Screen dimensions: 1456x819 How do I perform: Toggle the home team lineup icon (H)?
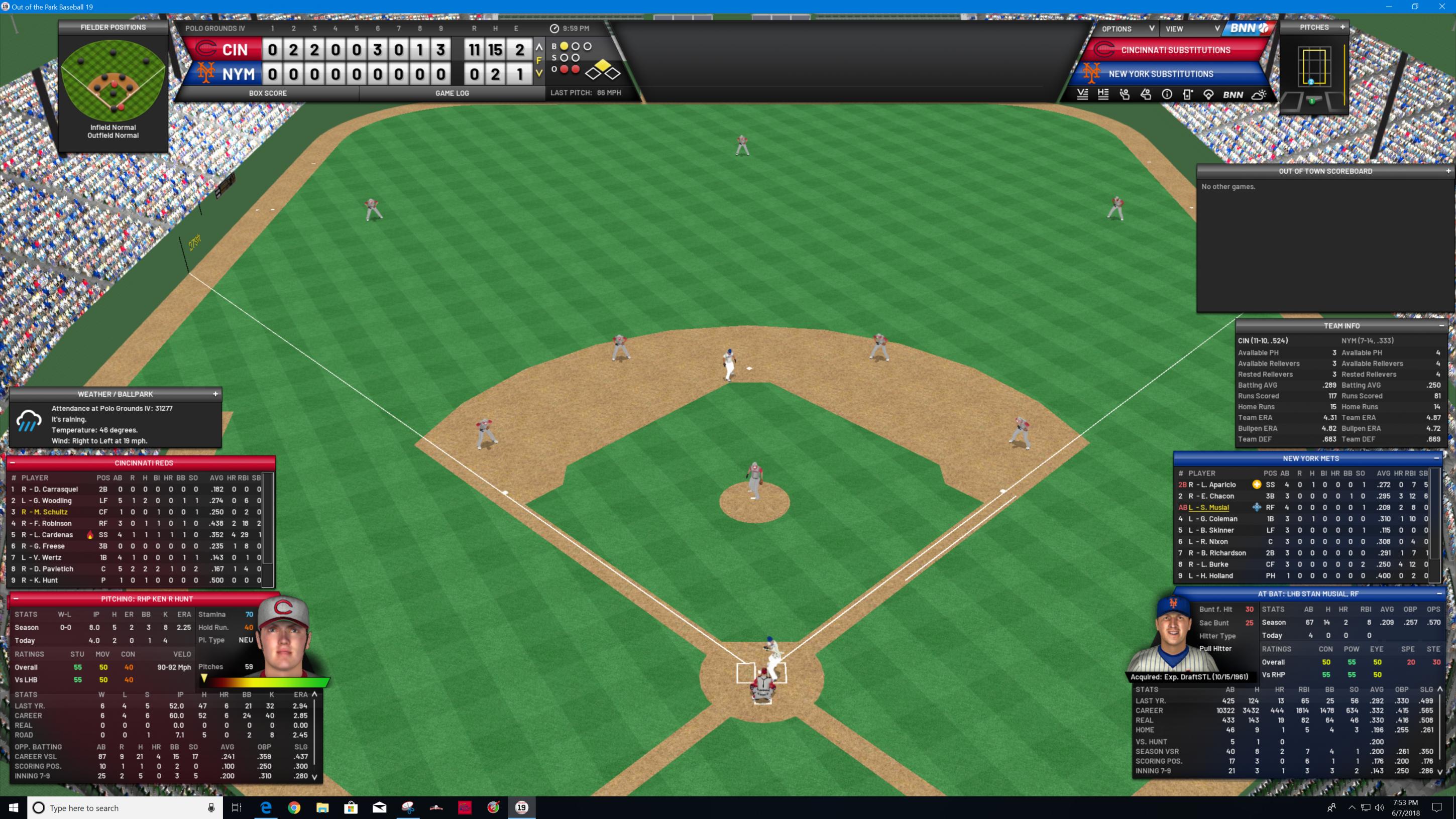tap(1103, 95)
